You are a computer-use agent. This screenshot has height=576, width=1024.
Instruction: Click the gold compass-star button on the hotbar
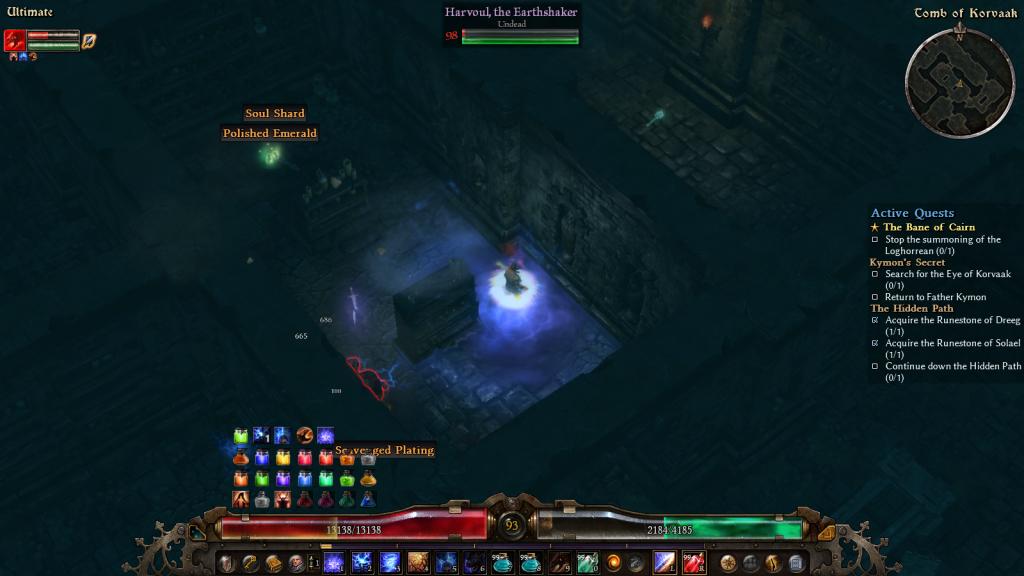(x=728, y=563)
